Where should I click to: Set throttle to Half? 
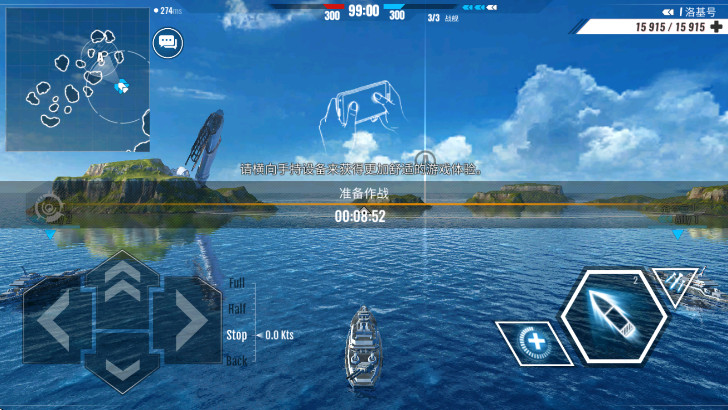pyautogui.click(x=237, y=309)
